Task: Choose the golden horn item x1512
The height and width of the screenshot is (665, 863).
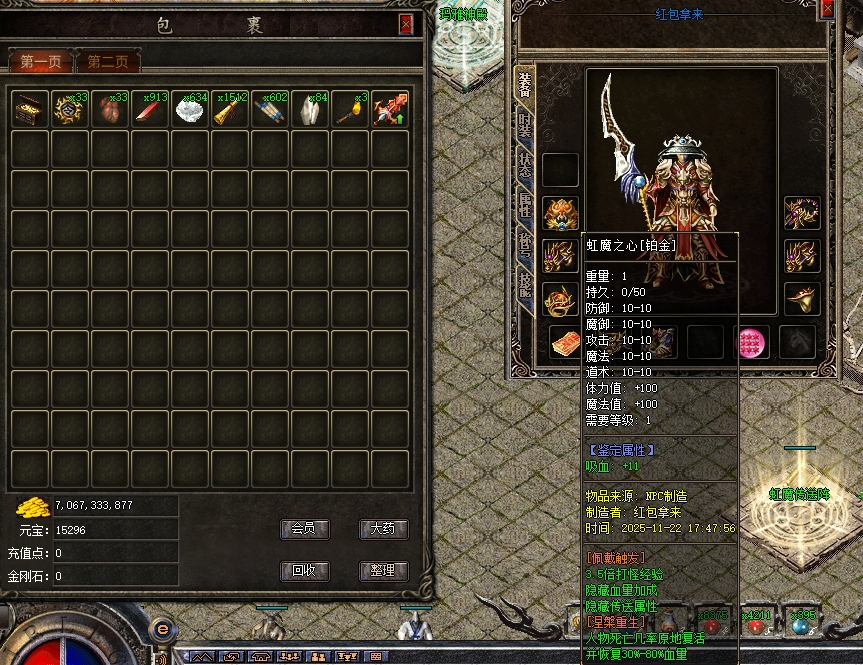Action: pos(230,109)
